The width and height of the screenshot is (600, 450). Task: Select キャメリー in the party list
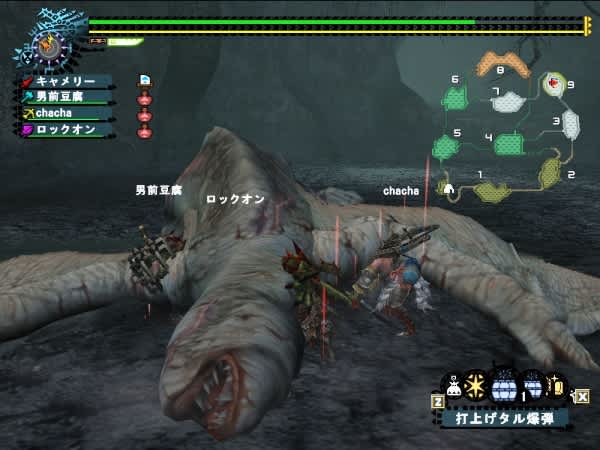pyautogui.click(x=66, y=81)
